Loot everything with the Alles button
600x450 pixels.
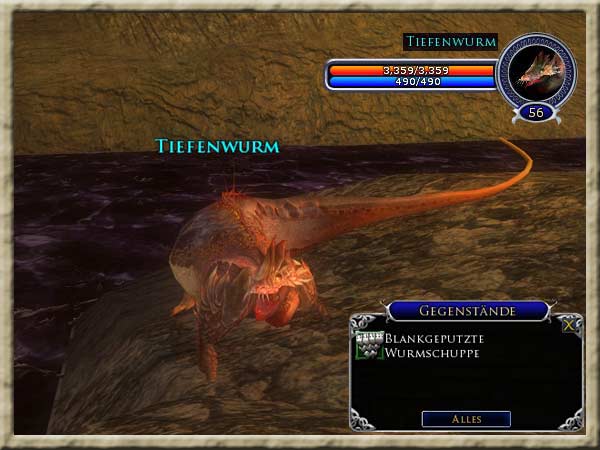tap(466, 419)
